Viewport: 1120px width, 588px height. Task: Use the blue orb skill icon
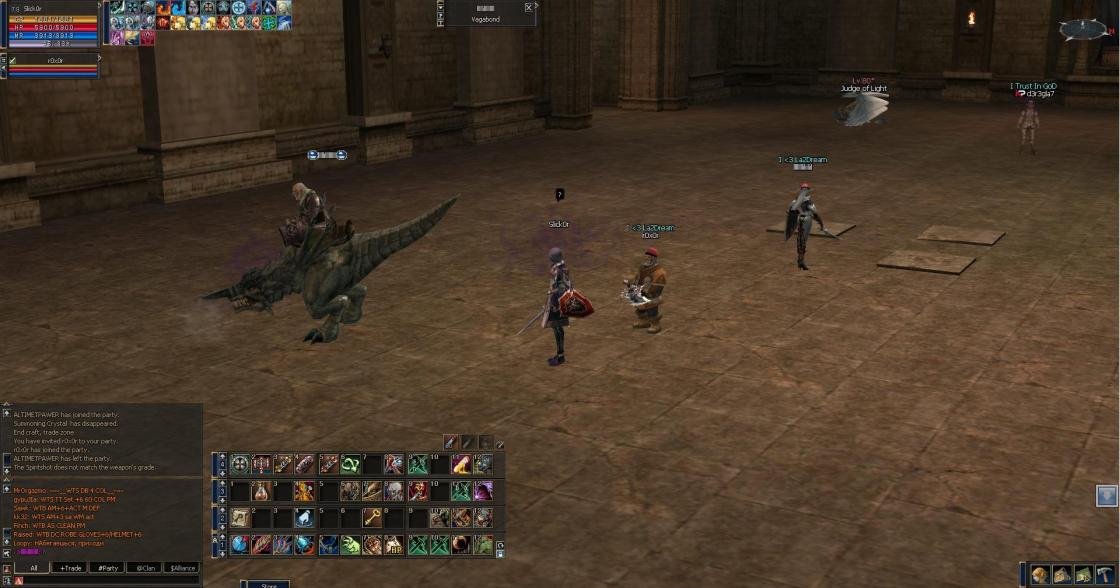[240, 545]
